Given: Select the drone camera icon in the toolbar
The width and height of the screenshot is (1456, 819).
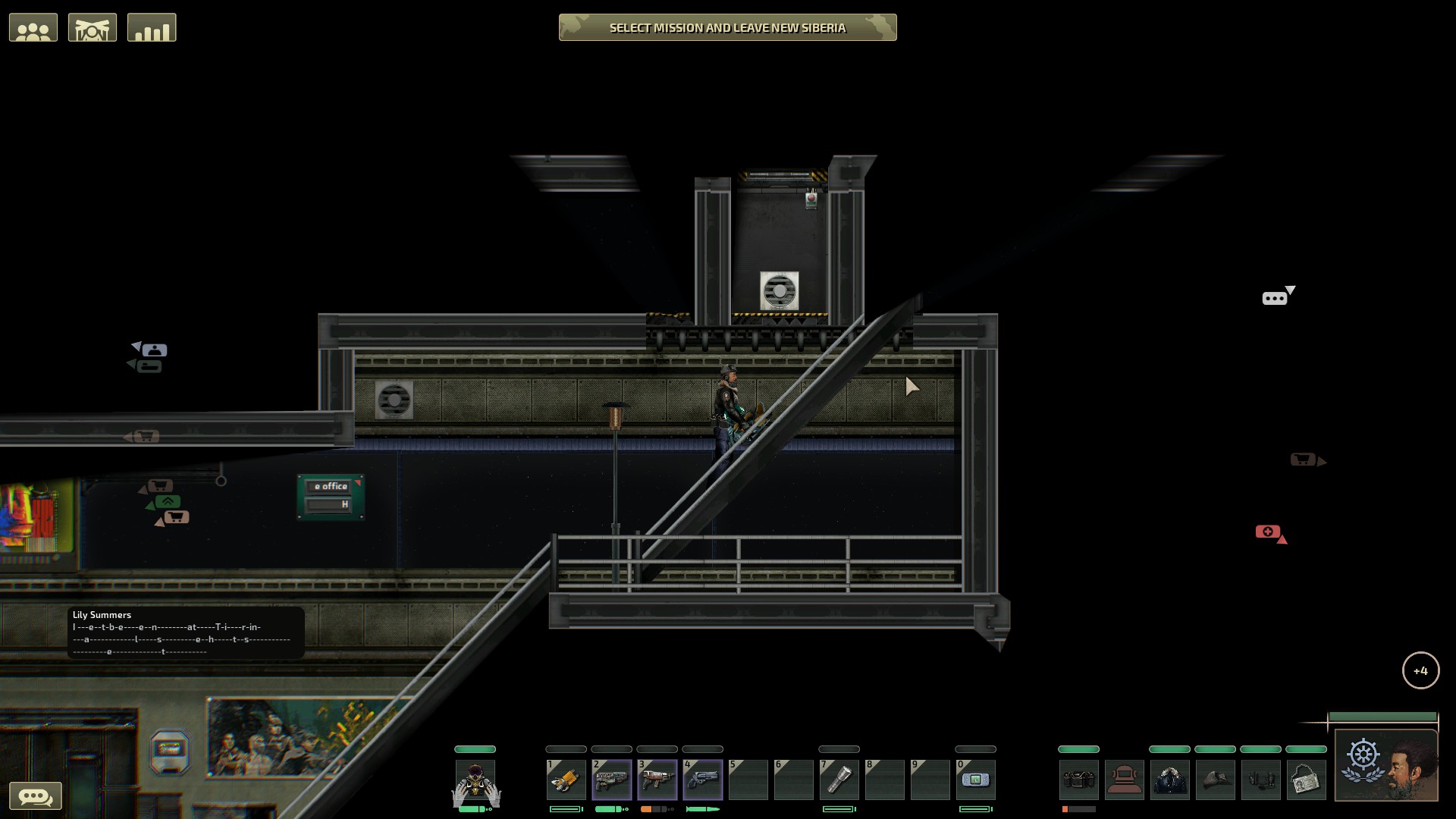Looking at the screenshot, I should 93,27.
